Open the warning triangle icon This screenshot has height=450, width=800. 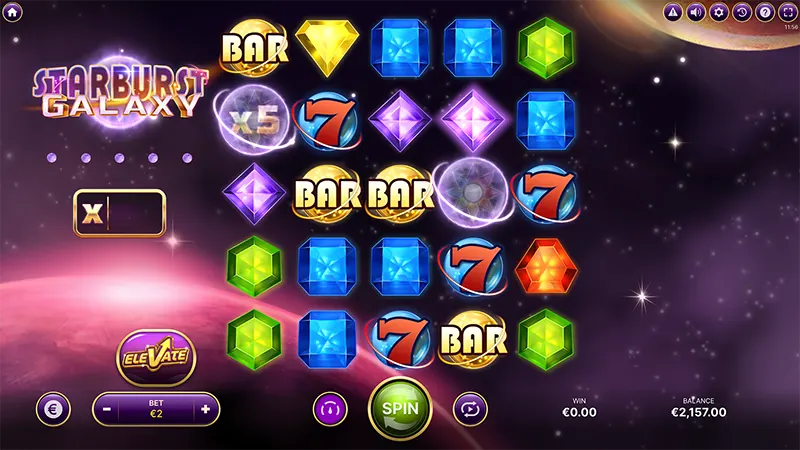672,12
